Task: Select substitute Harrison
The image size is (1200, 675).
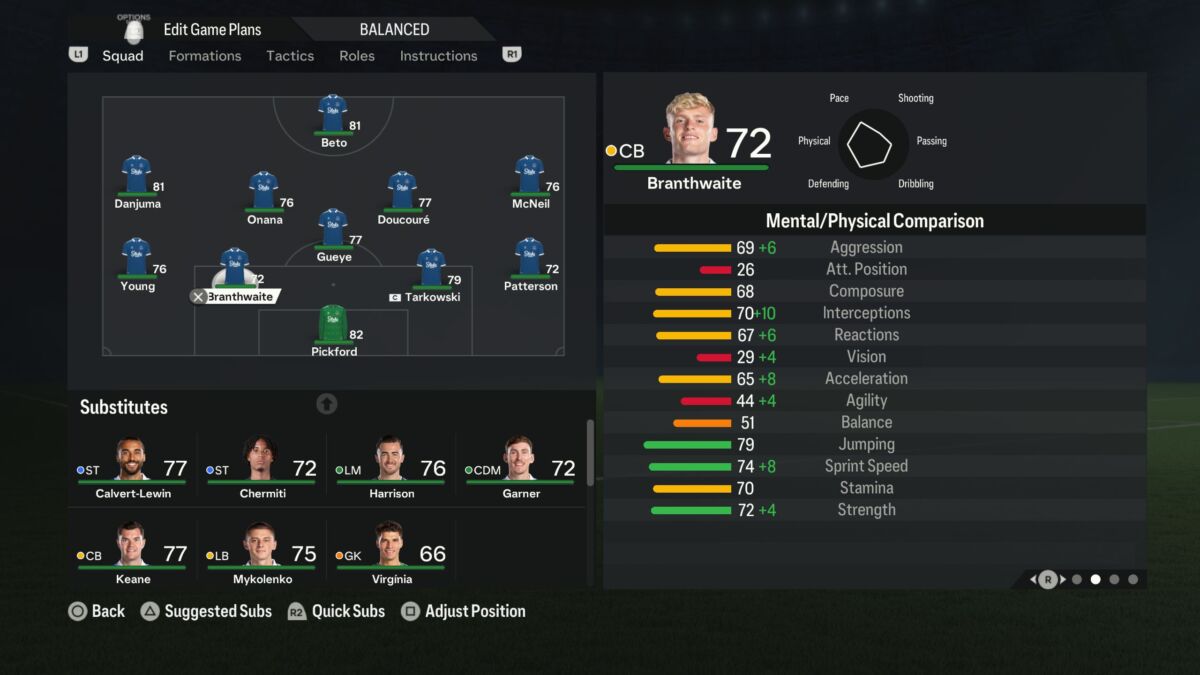Action: point(391,467)
